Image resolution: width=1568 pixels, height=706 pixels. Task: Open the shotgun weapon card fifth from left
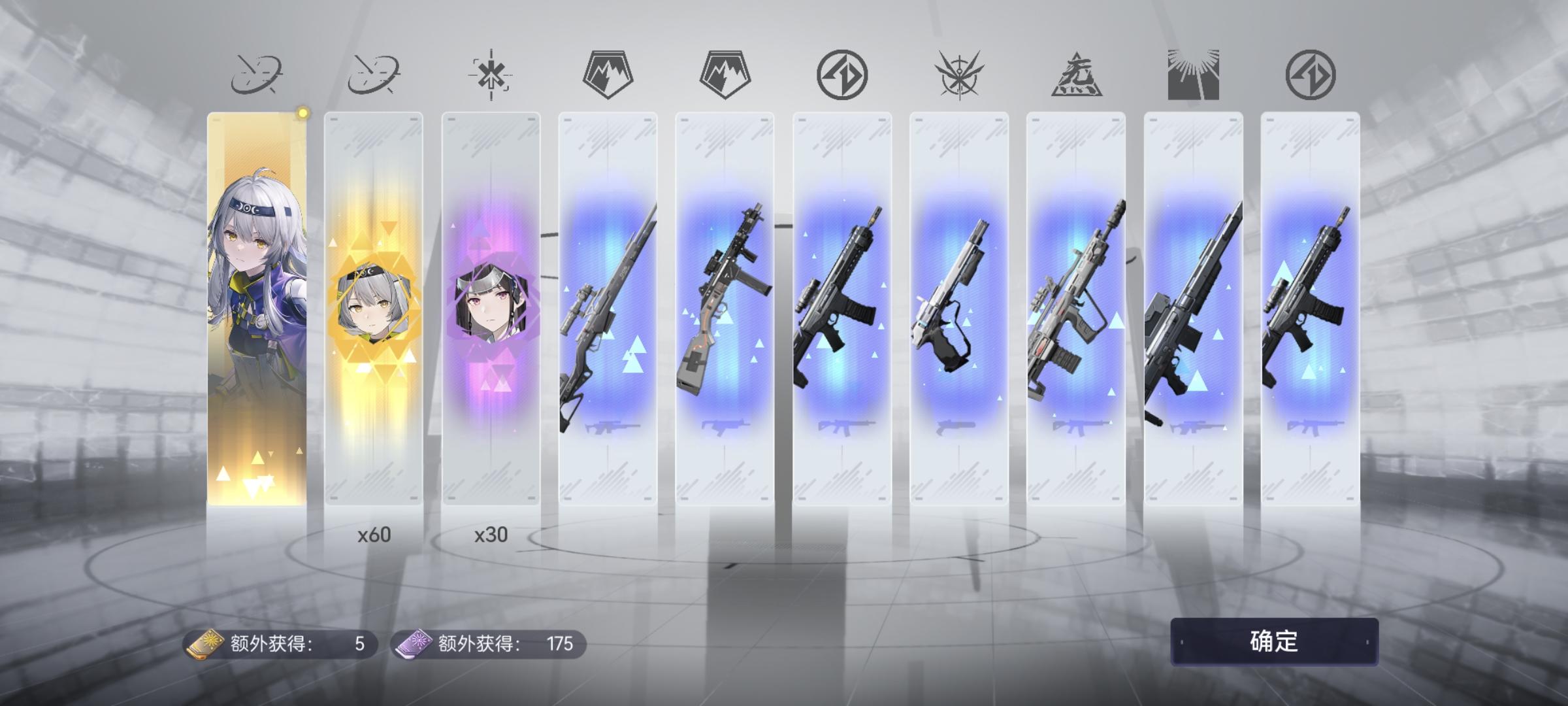click(x=725, y=314)
